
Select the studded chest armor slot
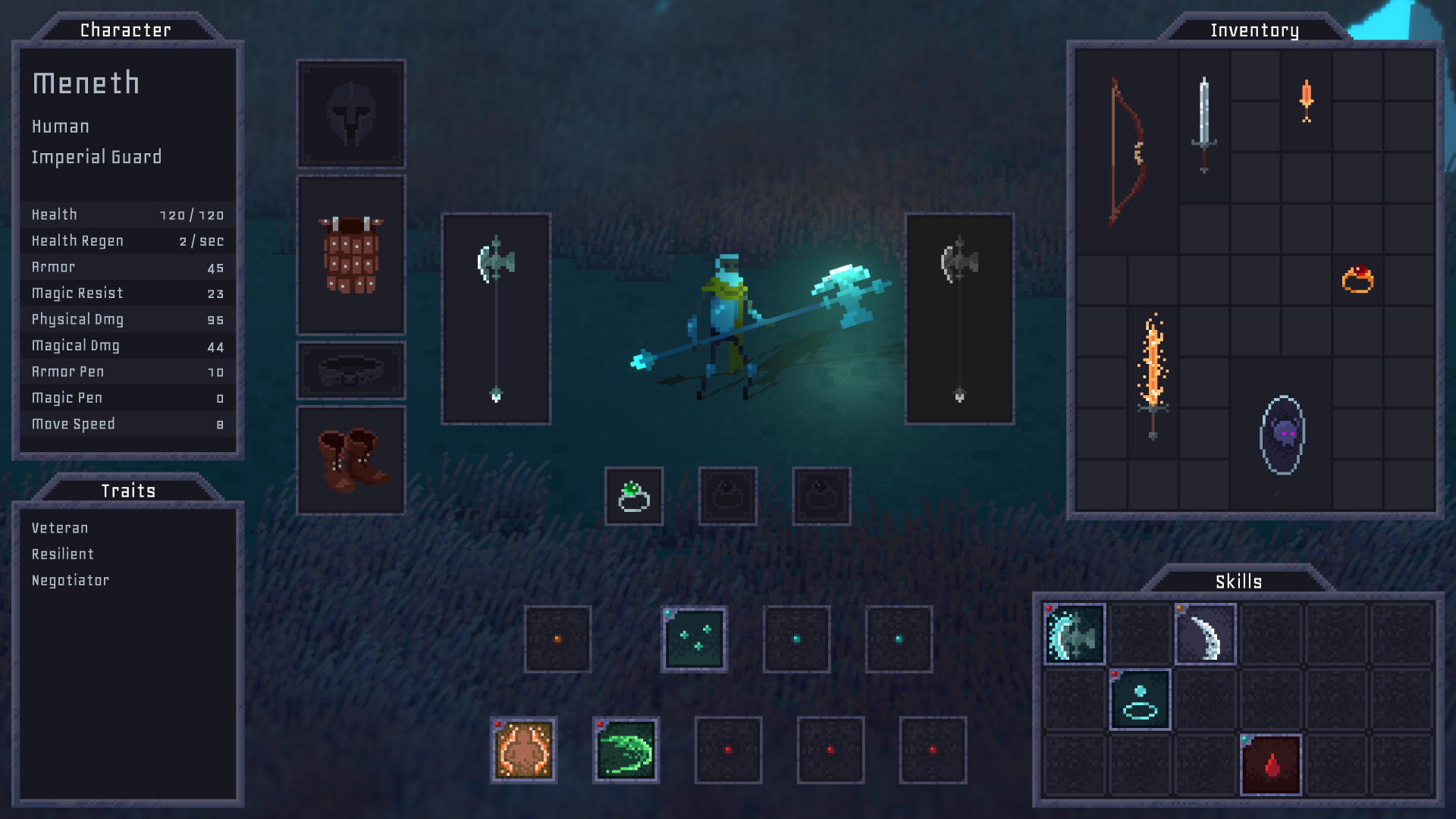(350, 255)
